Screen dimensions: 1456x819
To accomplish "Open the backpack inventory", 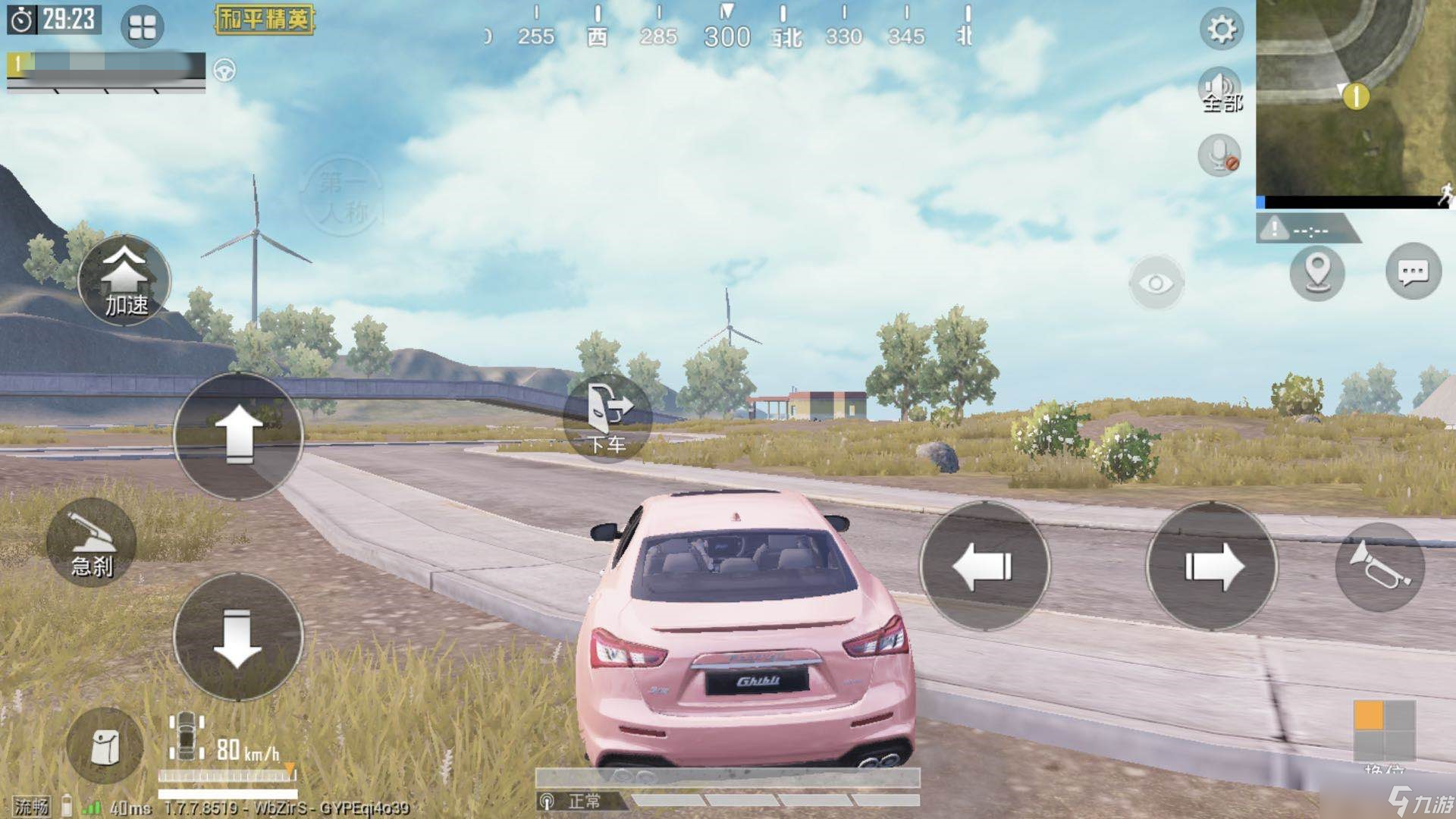I will (105, 746).
